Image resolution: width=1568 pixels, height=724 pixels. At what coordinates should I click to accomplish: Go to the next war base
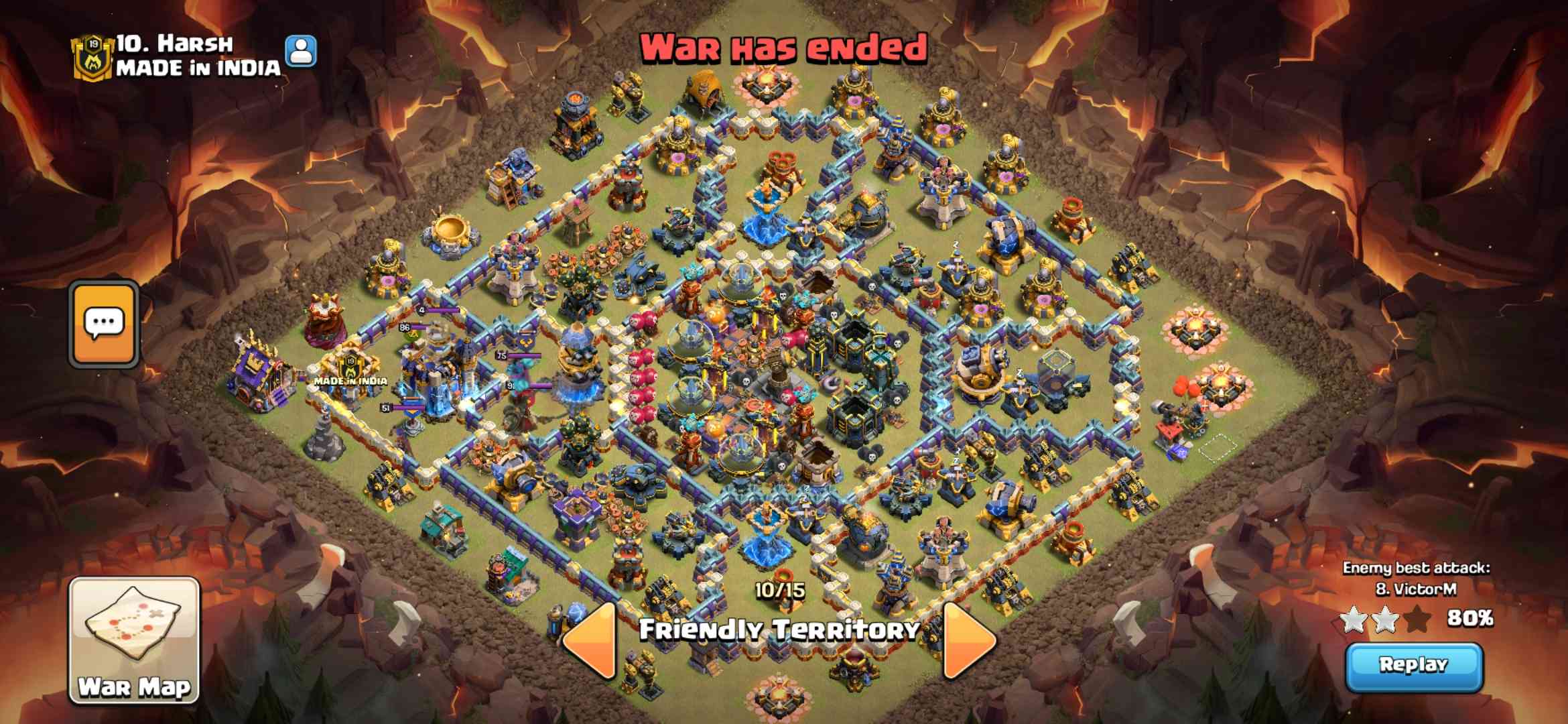coord(968,640)
